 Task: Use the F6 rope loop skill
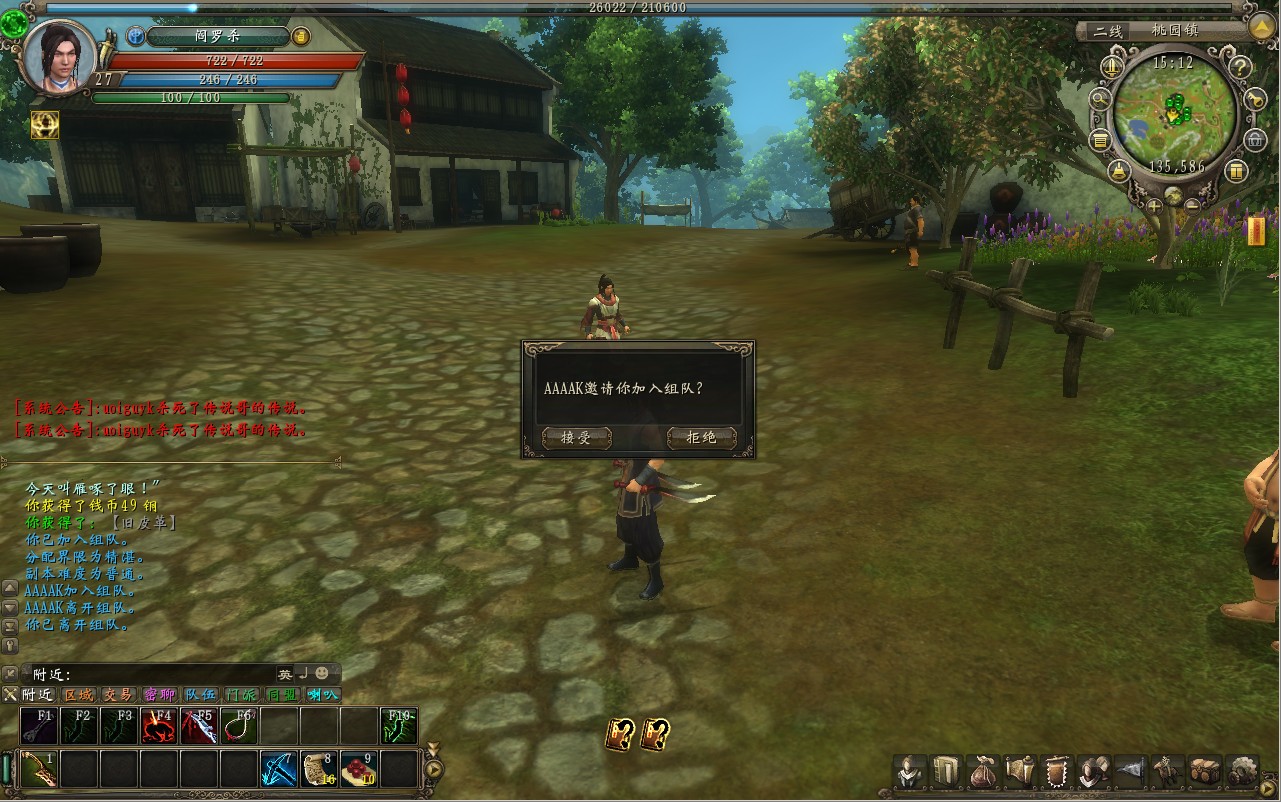(x=239, y=726)
